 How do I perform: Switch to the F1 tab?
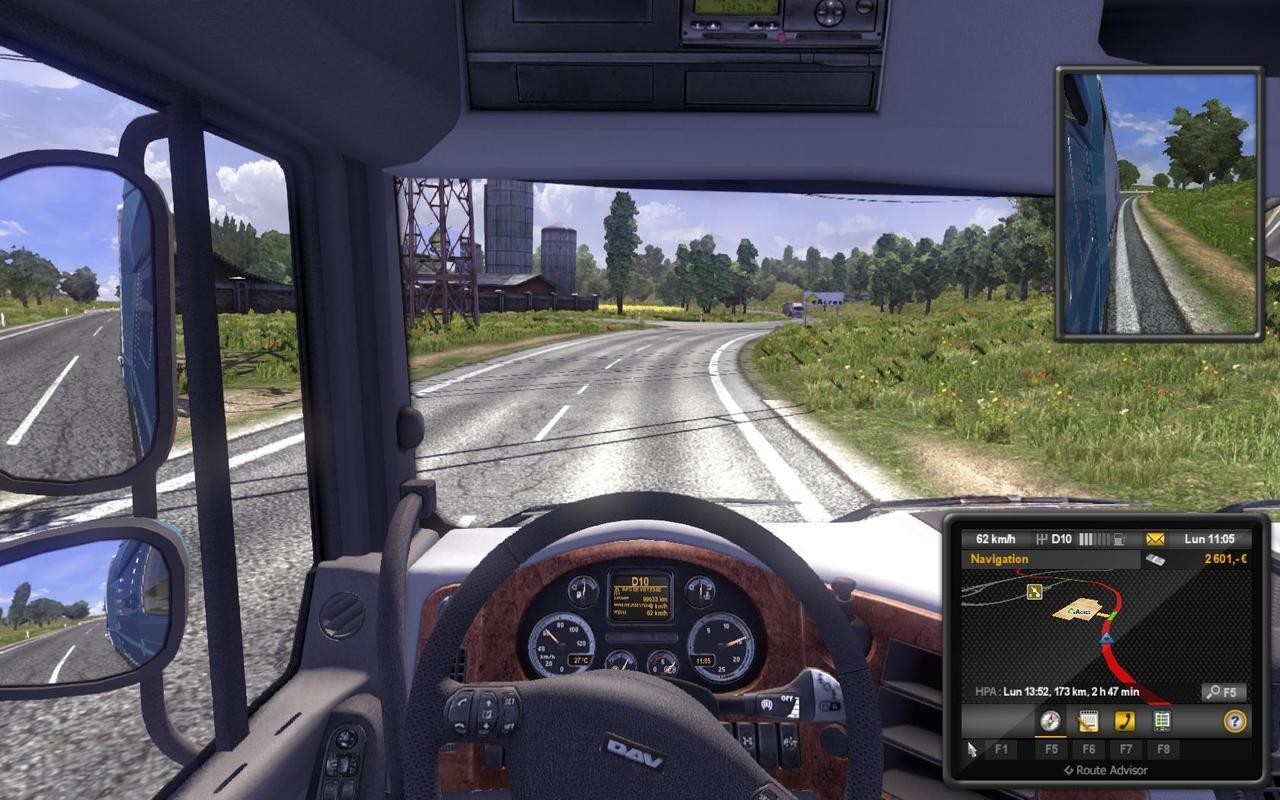pyautogui.click(x=1002, y=748)
